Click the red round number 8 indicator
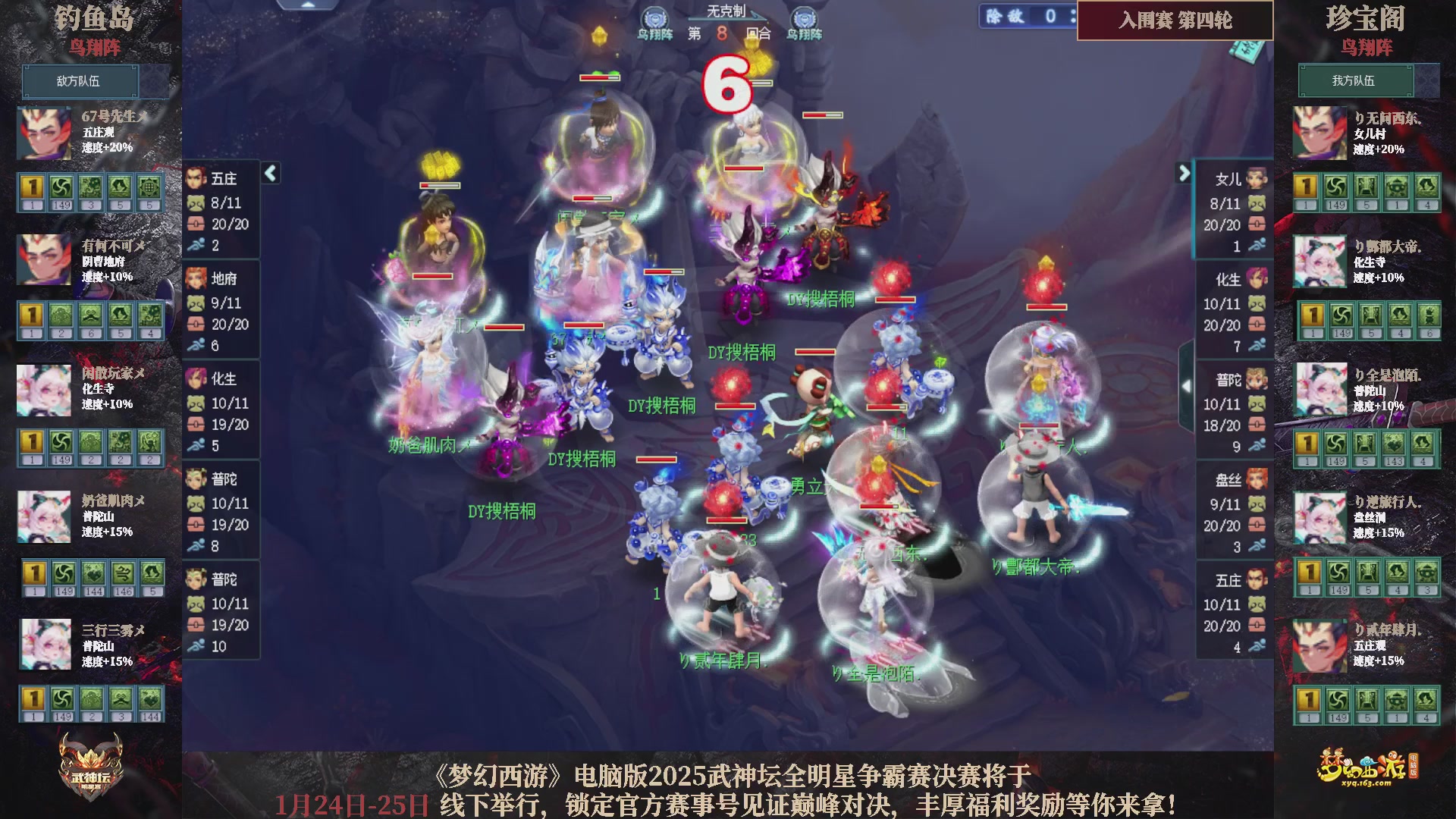1456x819 pixels. [x=721, y=33]
